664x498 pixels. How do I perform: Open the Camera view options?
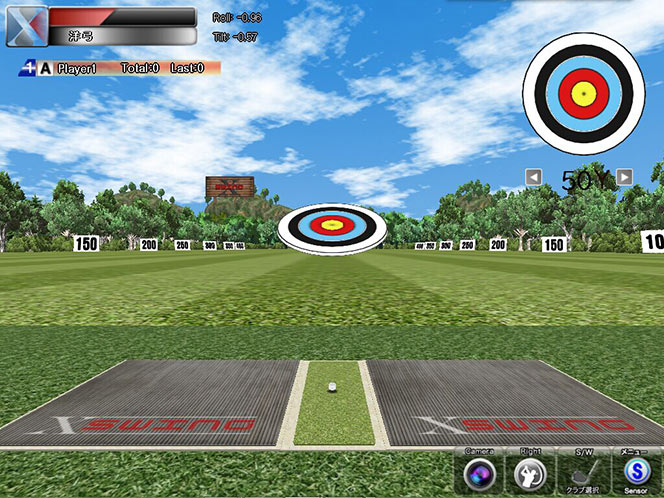(x=480, y=472)
